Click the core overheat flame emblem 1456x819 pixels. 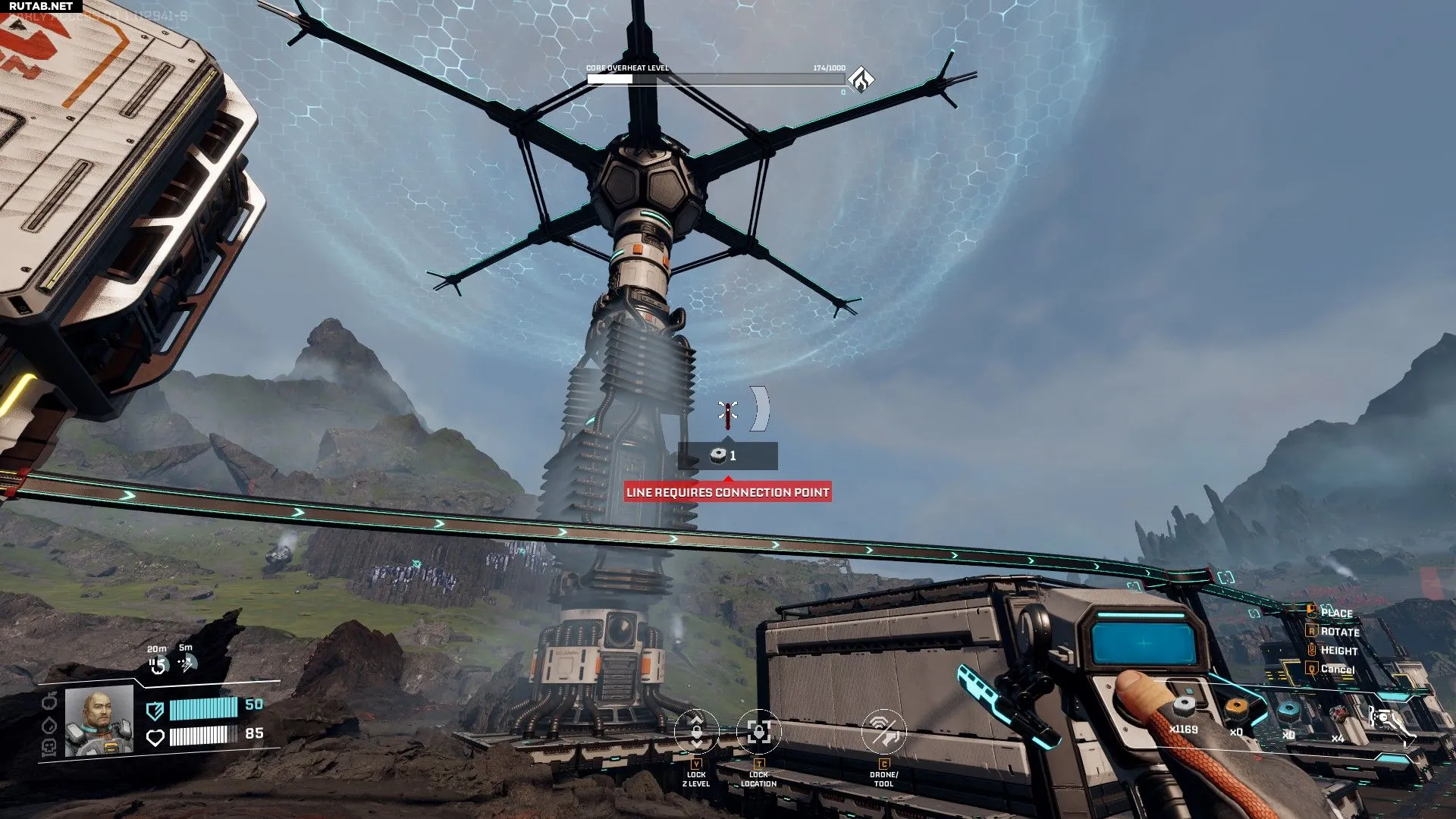(x=861, y=79)
